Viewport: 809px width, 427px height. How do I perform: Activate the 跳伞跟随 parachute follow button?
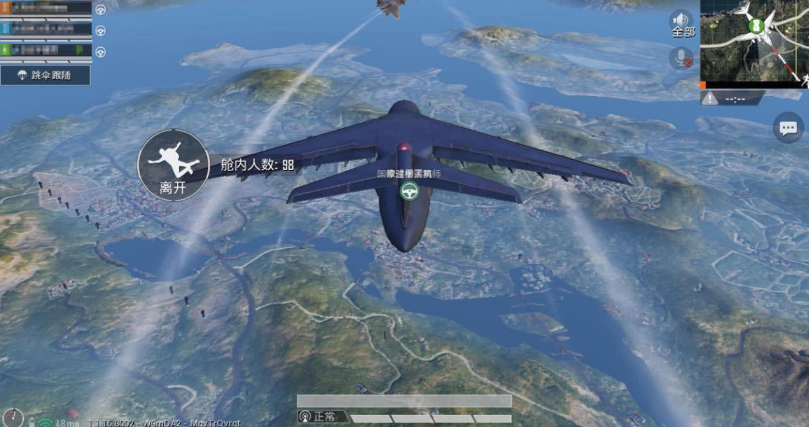(46, 74)
